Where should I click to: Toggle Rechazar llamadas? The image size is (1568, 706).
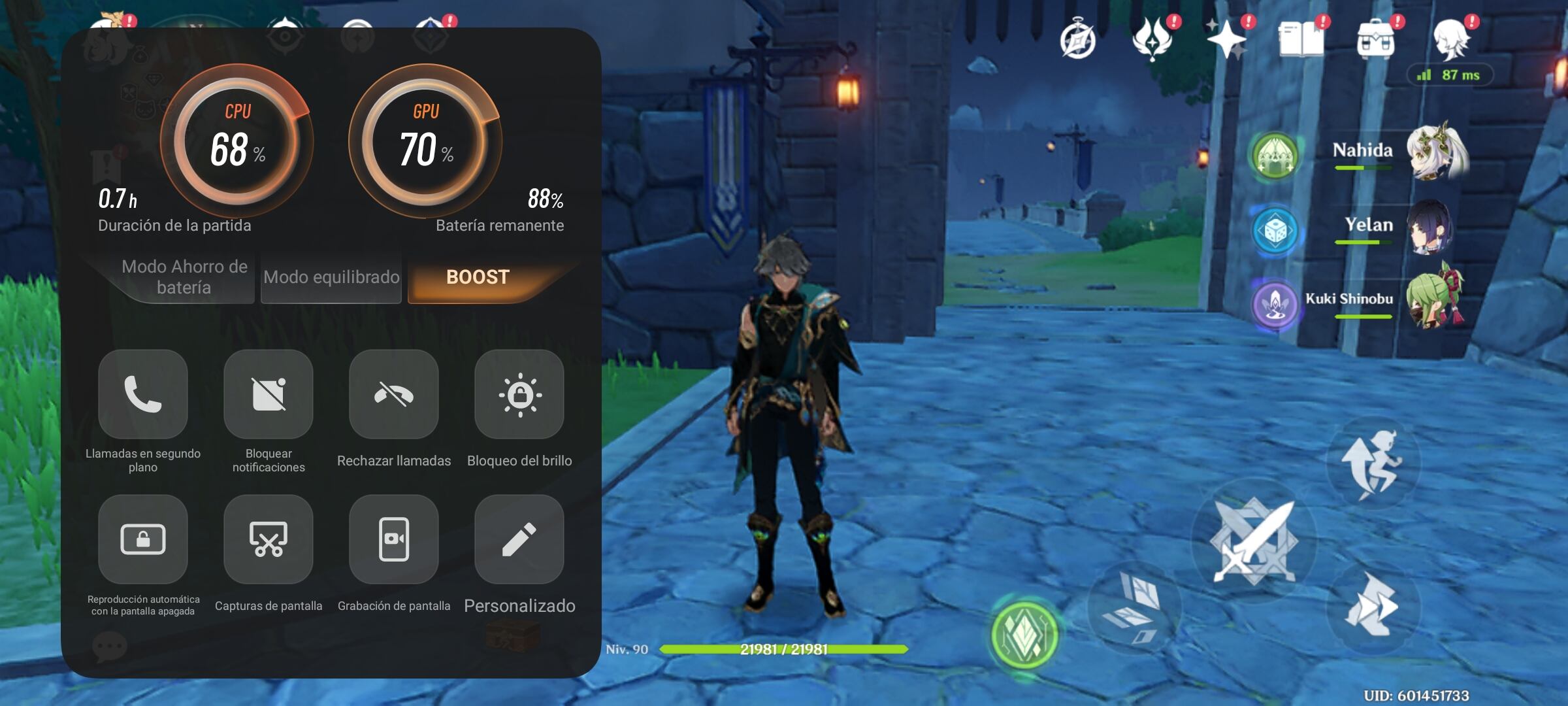[x=393, y=395]
